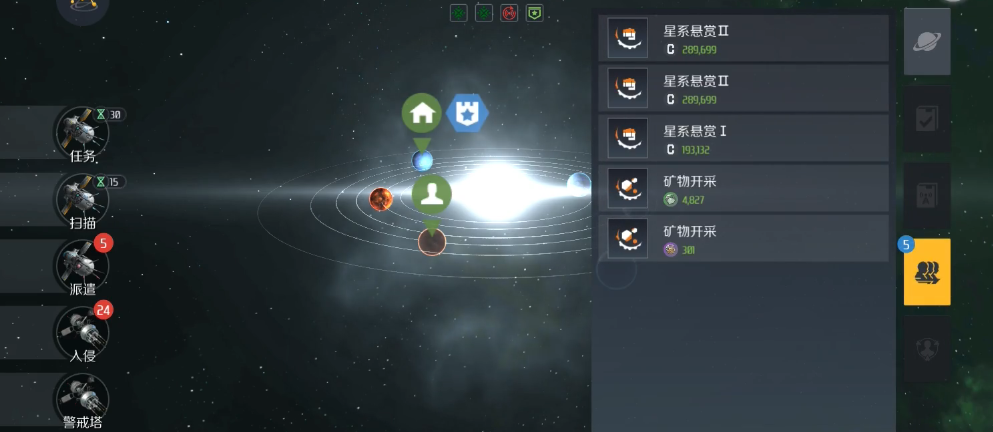The image size is (993, 432).
Task: Open the 派遣 dispatch entry
Action: (82, 267)
